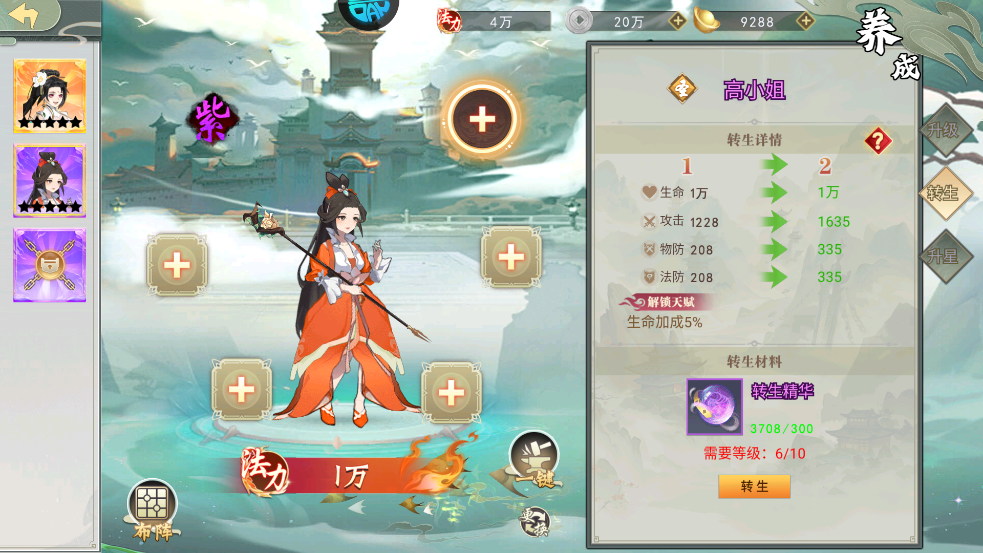Viewport: 983px width, 553px height.
Task: Open the 转生 rebirth tab
Action: point(943,193)
